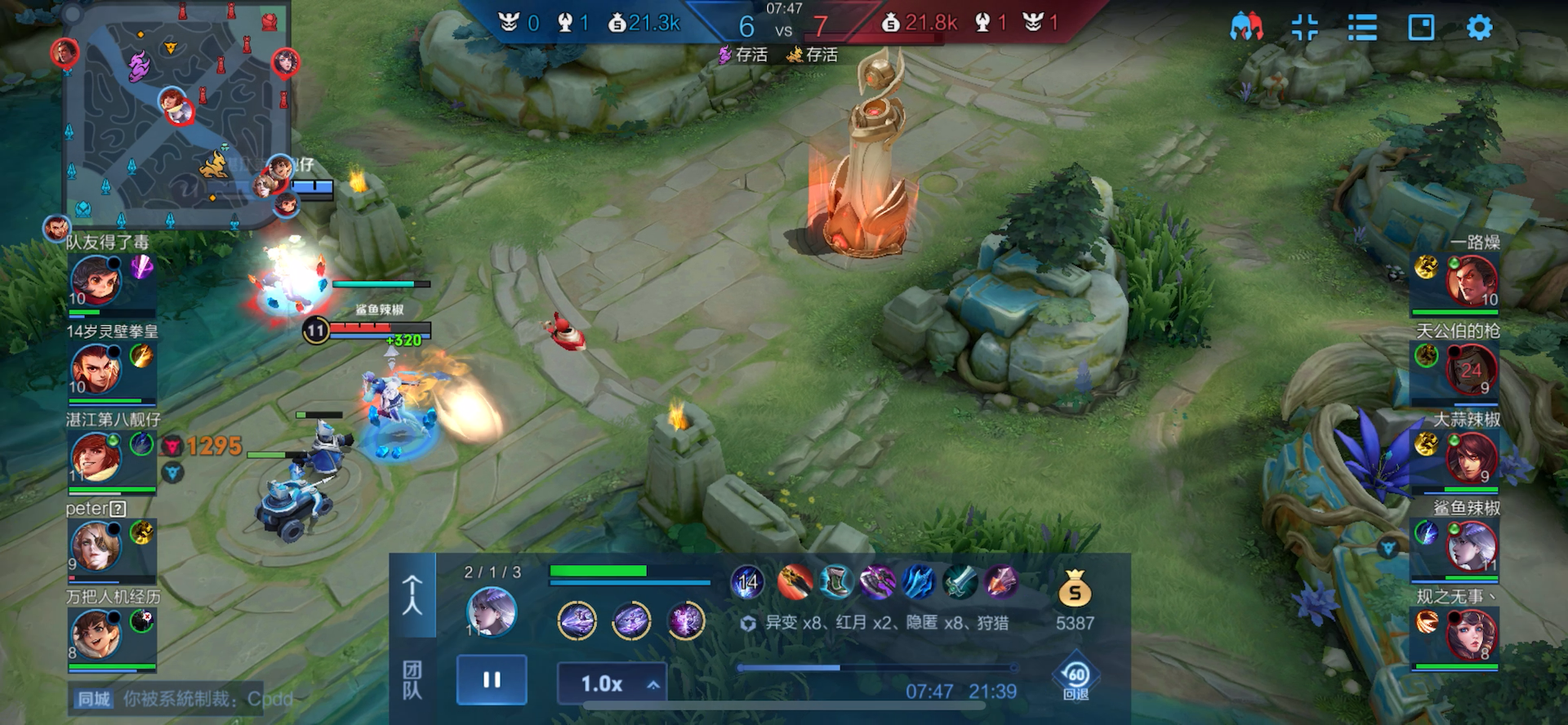Toggle the collapse-interface arrows icon

(x=1304, y=28)
